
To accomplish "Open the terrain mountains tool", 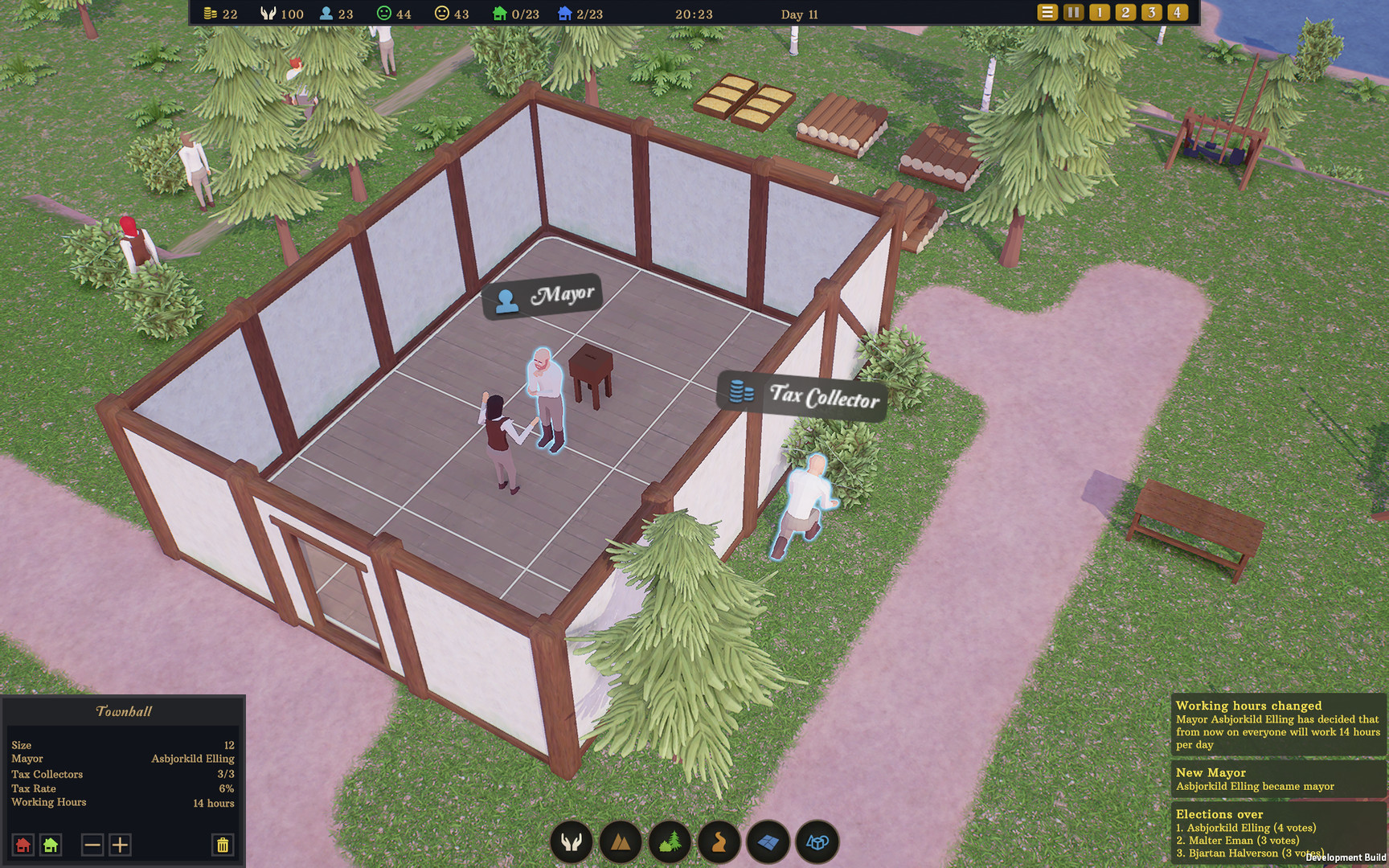I will pyautogui.click(x=620, y=842).
